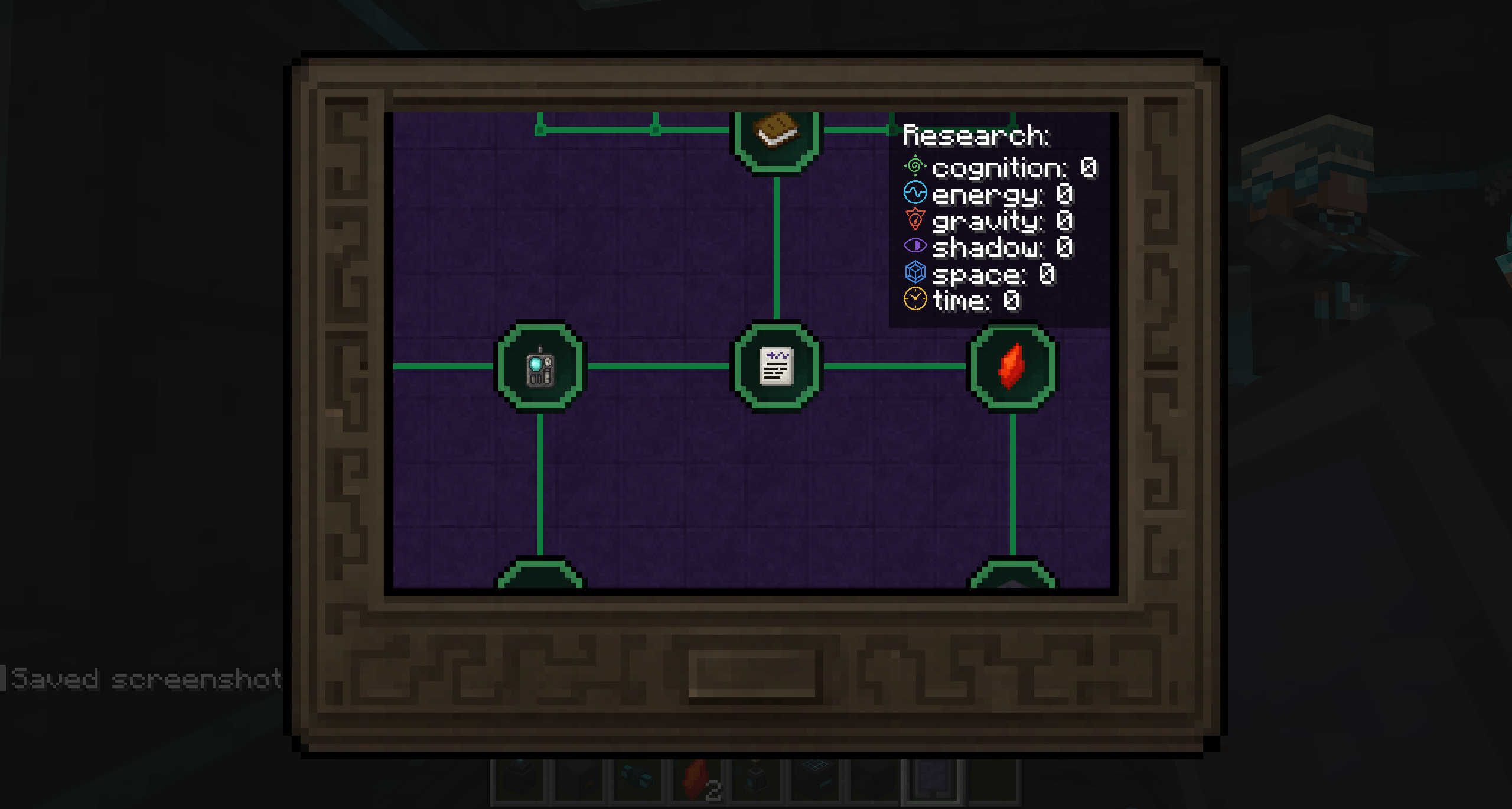Select the pedestal item in the hotbar
1512x809 pixels.
pos(756,781)
